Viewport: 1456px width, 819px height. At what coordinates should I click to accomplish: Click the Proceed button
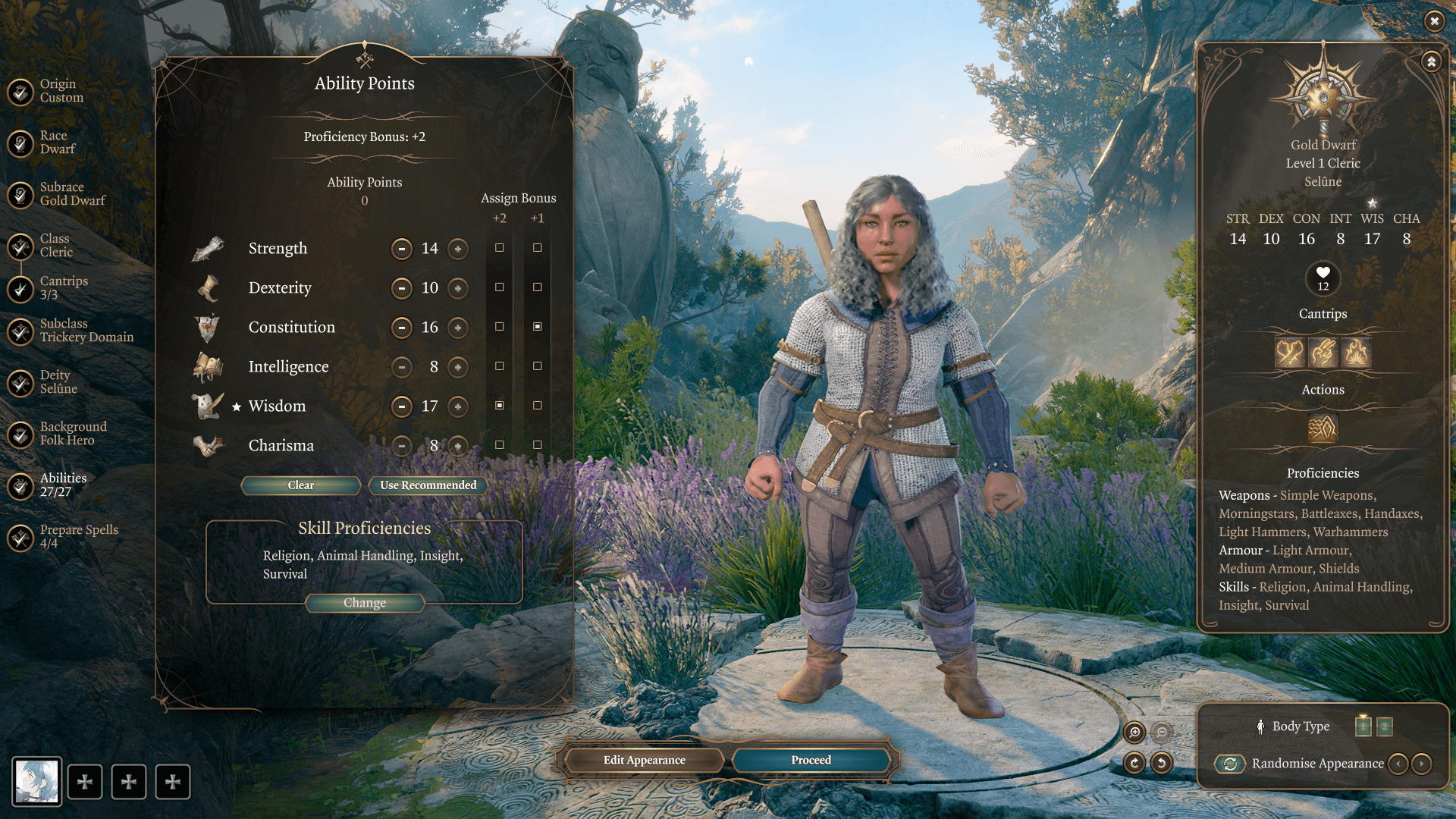pyautogui.click(x=811, y=760)
